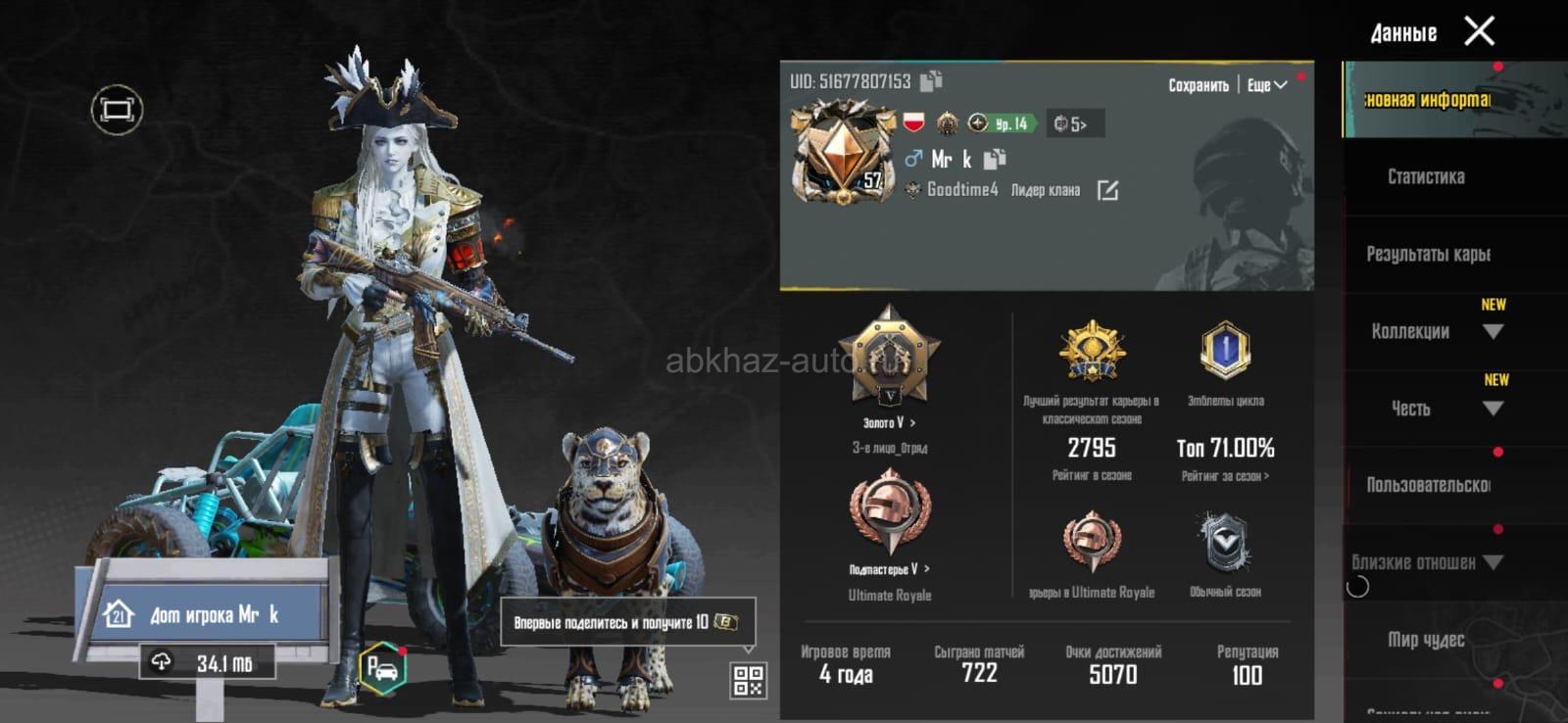Open the Еще dropdown menu
The width and height of the screenshot is (1568, 723).
point(1266,85)
